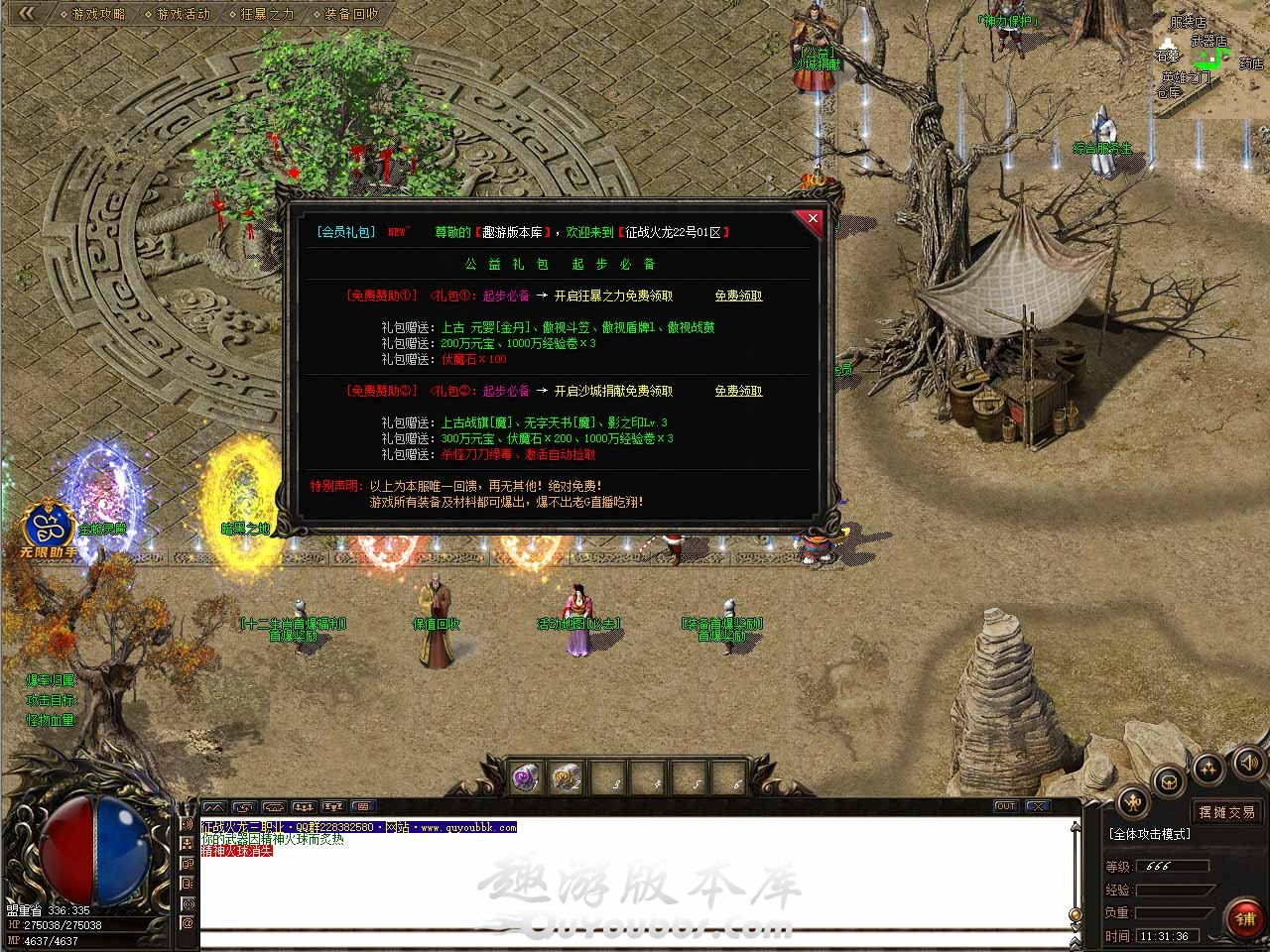Select the scroll item in hotbar slot 2

(568, 778)
